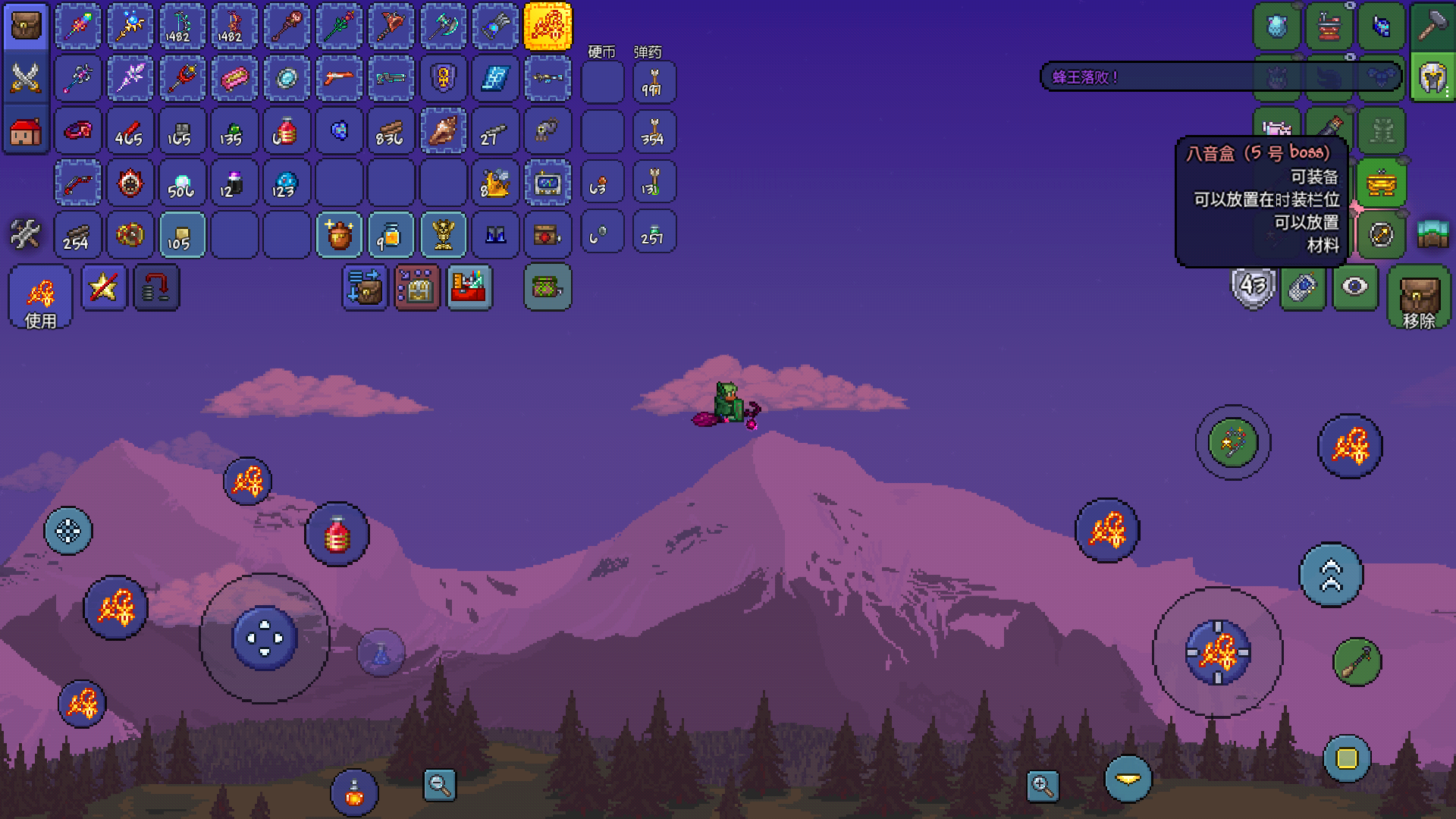This screenshot has width=1456, height=819.
Task: Open crafting with the wrench and hammer icon
Action: pyautogui.click(x=25, y=234)
